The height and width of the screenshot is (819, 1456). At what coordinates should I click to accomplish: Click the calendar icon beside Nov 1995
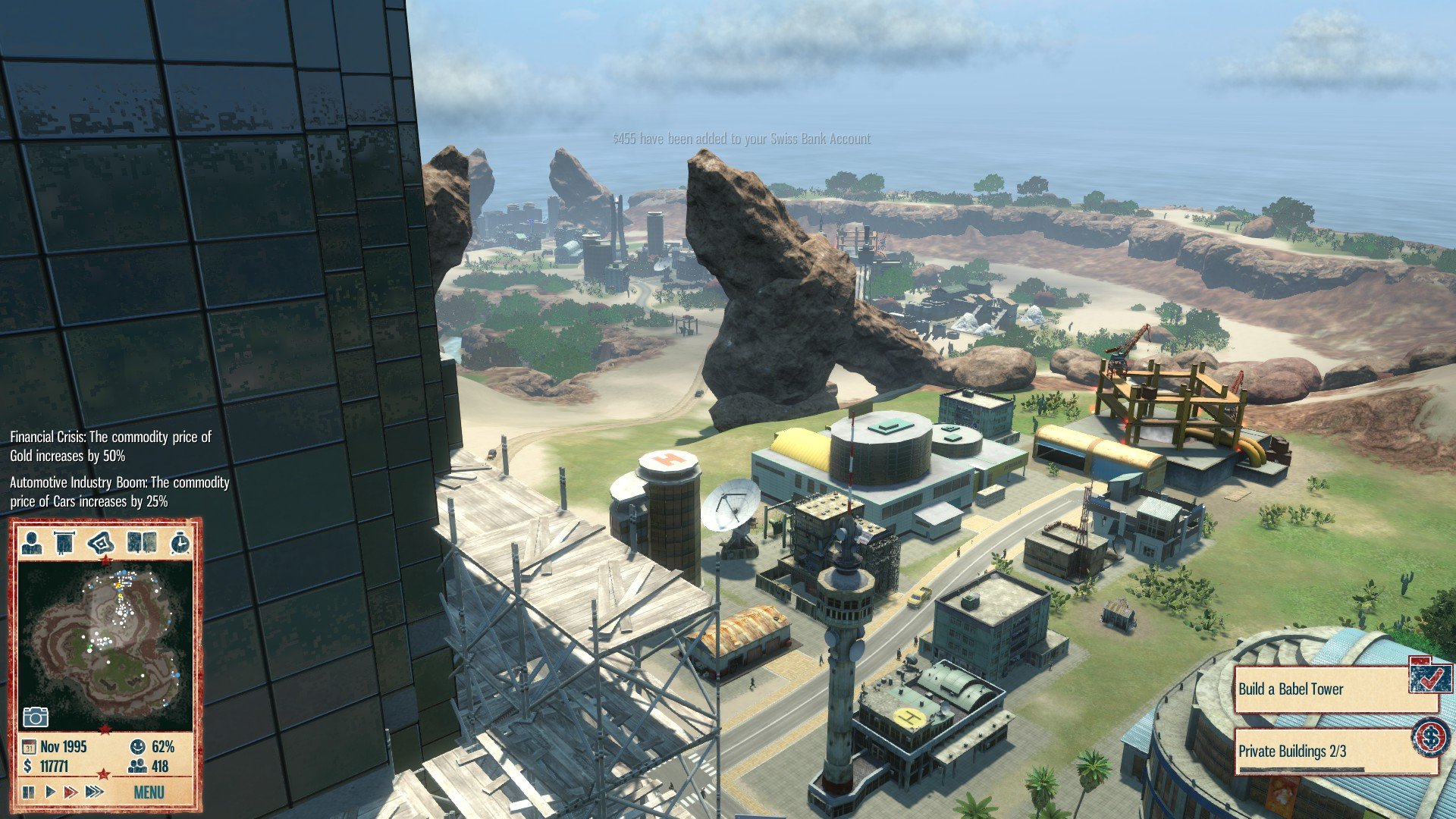point(30,746)
